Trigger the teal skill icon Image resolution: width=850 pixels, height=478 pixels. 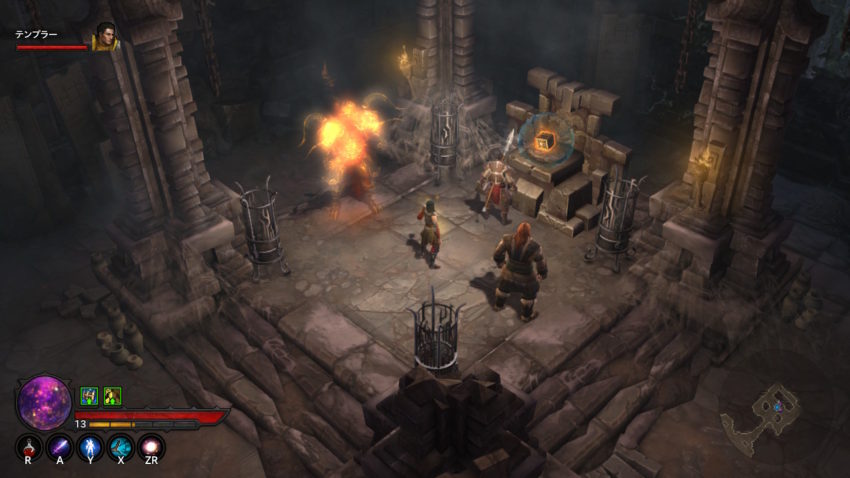[x=121, y=447]
